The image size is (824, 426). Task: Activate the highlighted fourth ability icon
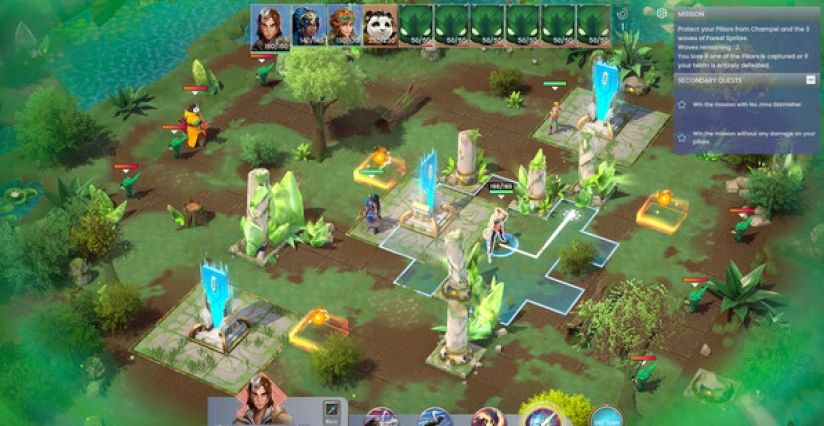[543, 417]
